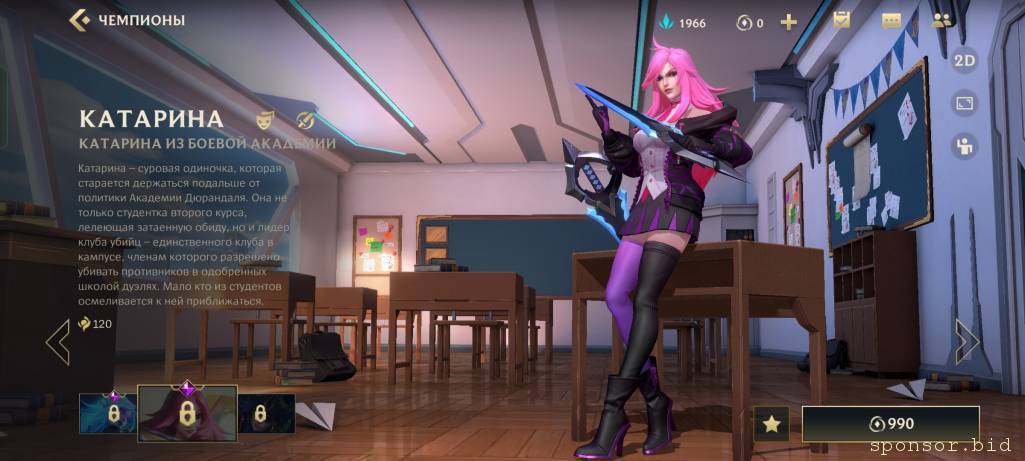Click the theater mask icon beside Катарина
This screenshot has width=1025, height=461.
coord(265,119)
